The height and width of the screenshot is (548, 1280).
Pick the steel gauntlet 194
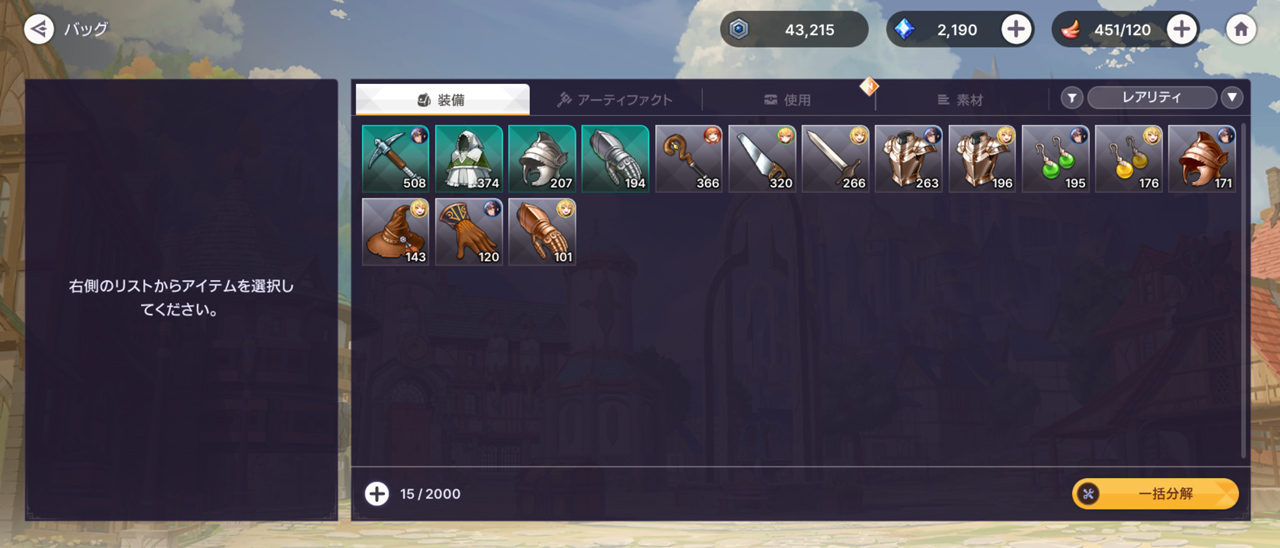coord(615,158)
